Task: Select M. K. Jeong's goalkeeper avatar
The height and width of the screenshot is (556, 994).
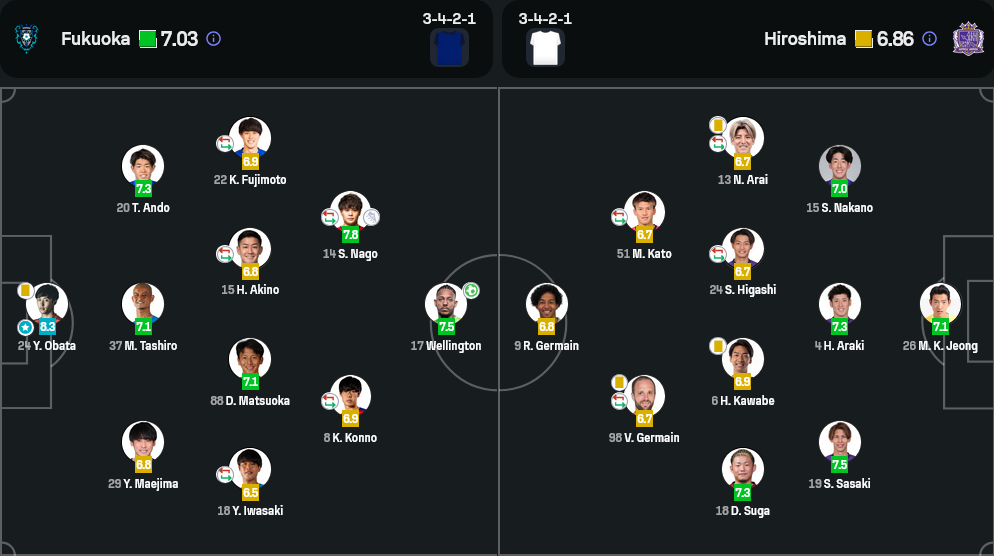Action: click(x=940, y=304)
